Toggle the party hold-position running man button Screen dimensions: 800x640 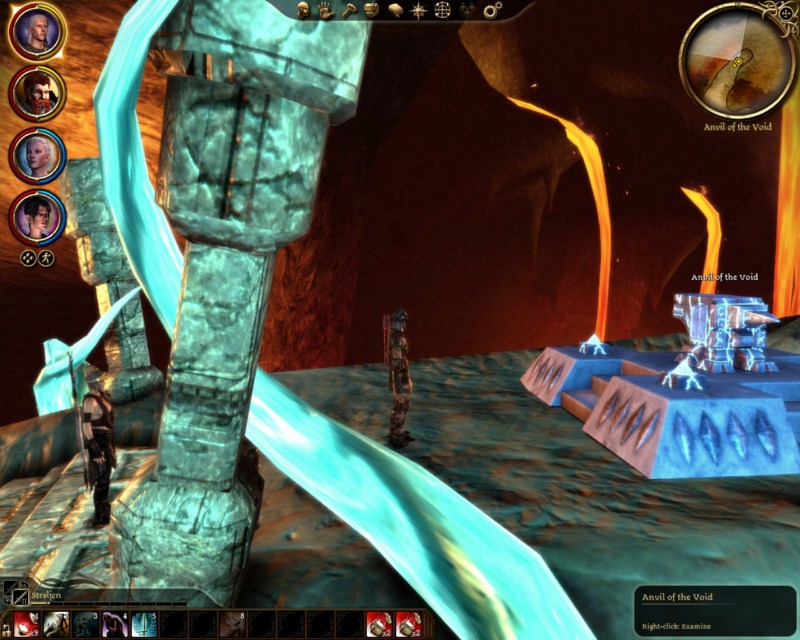[46, 257]
